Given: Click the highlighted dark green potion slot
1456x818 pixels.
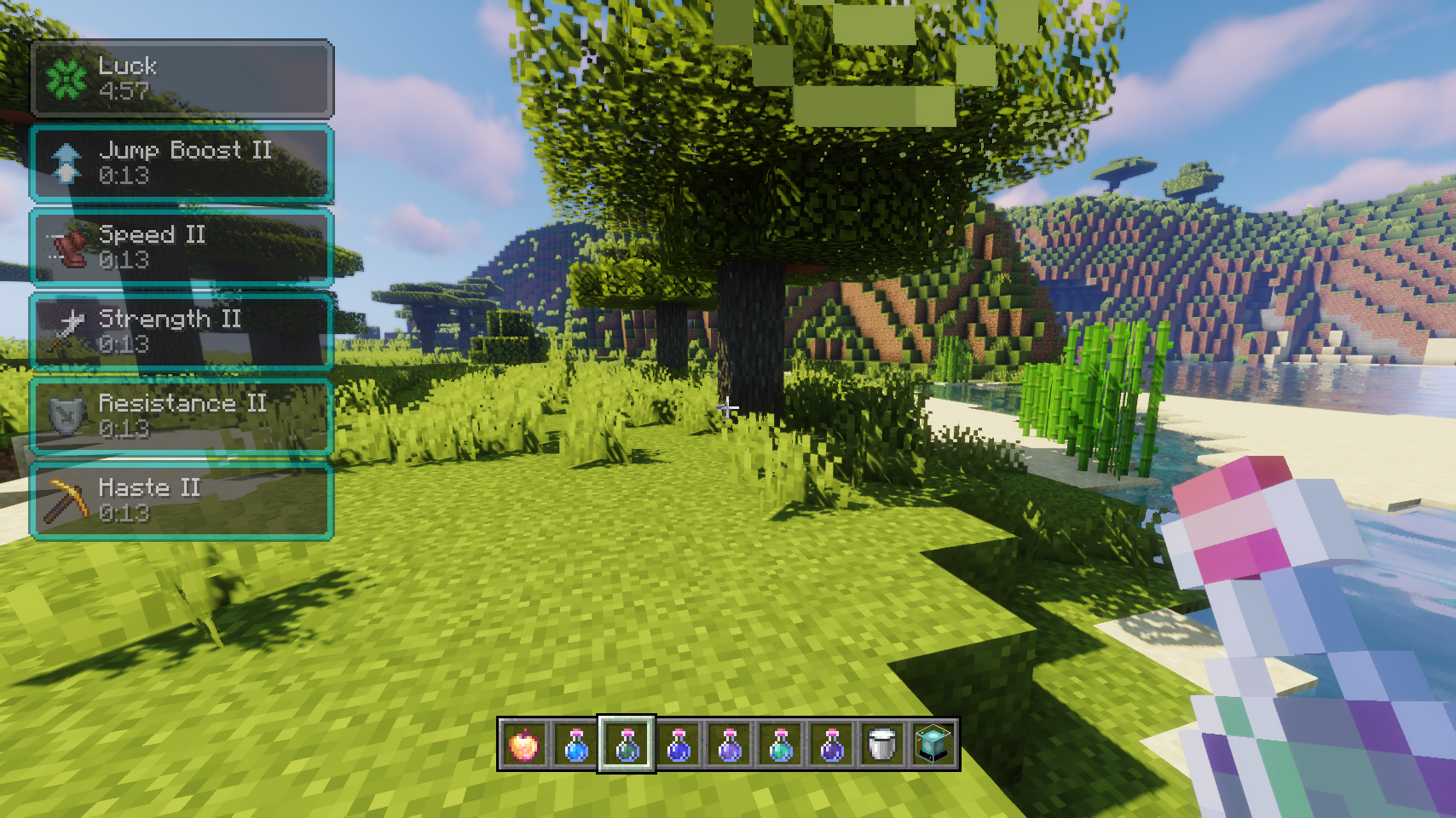Looking at the screenshot, I should pyautogui.click(x=627, y=745).
